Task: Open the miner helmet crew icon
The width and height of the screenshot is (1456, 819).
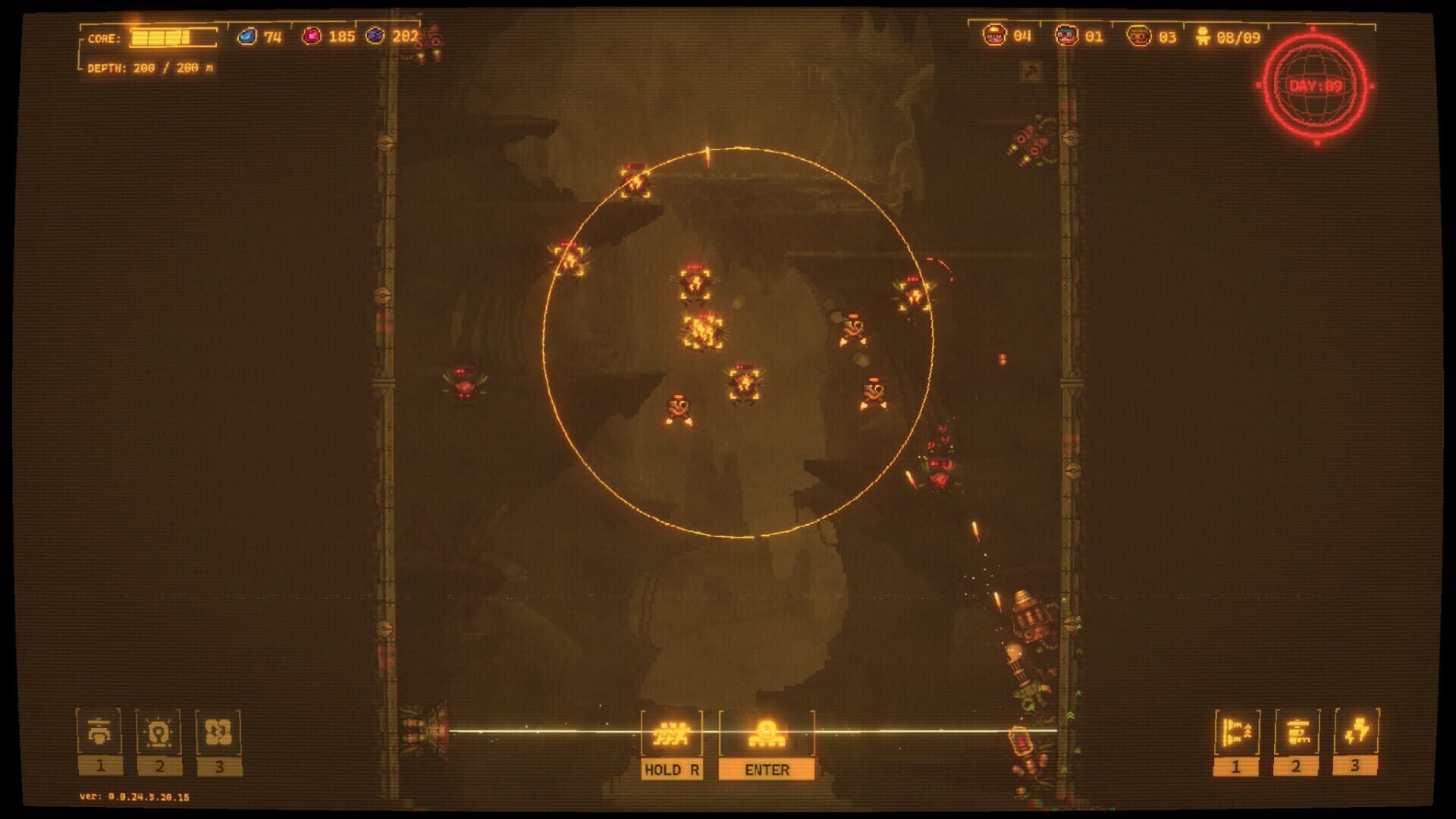Action: [995, 33]
